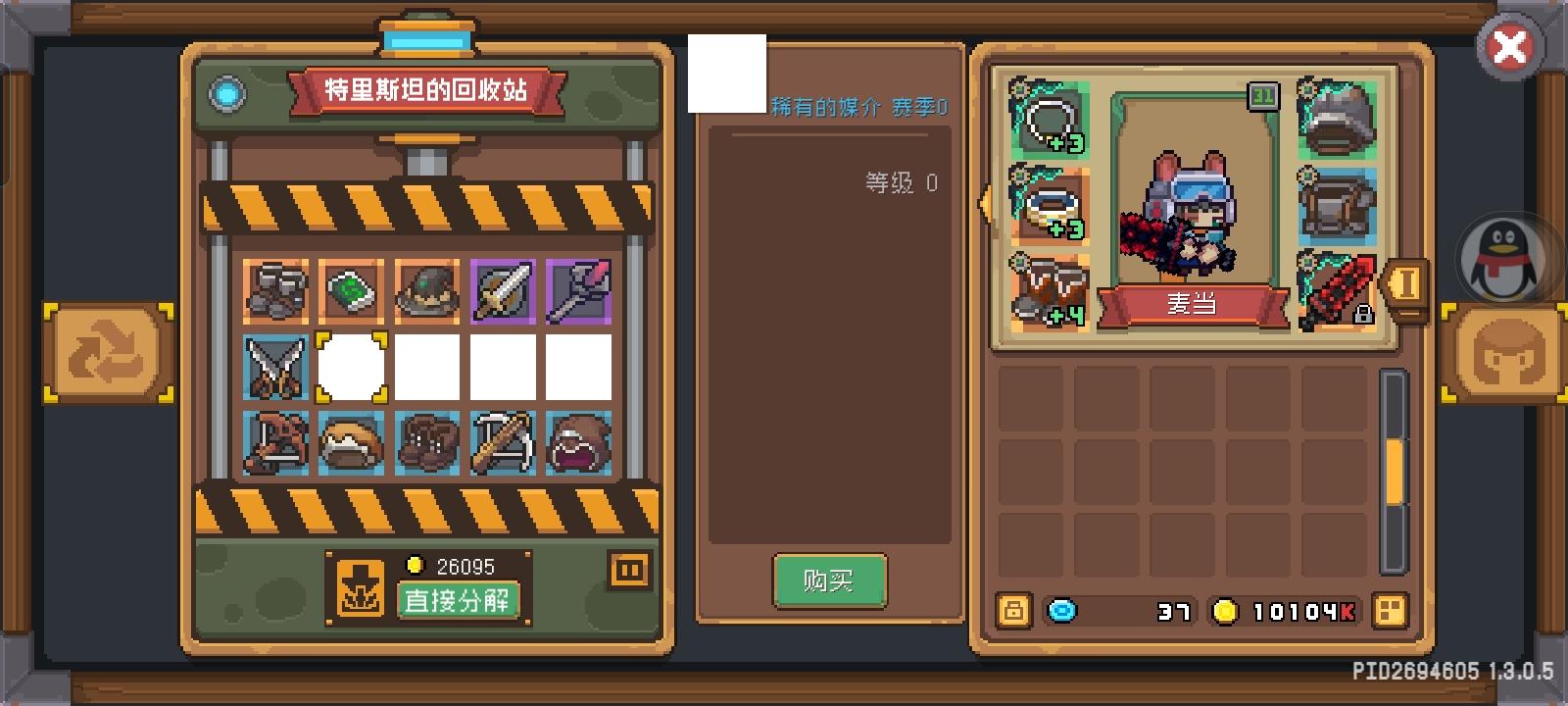Select the green book item for recycling
The image size is (1568, 706).
click(x=352, y=289)
